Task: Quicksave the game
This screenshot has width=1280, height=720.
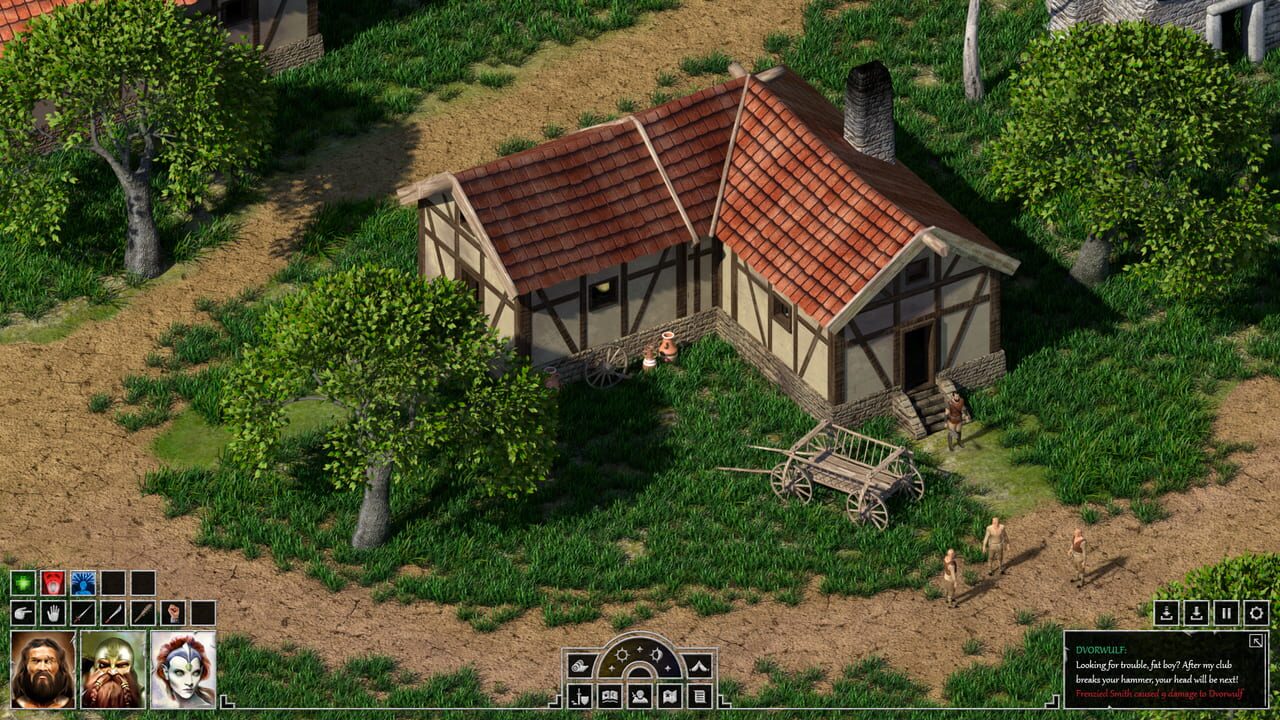Action: pyautogui.click(x=1166, y=613)
